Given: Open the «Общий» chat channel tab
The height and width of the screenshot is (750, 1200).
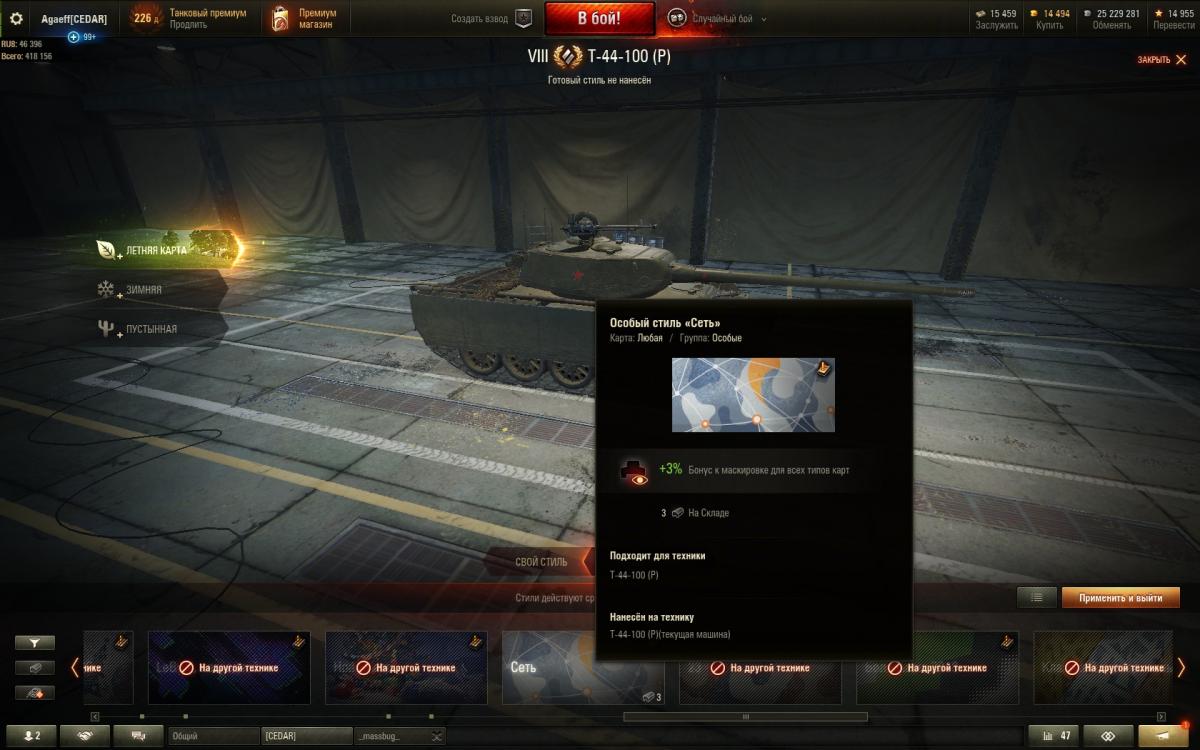Looking at the screenshot, I should point(213,736).
